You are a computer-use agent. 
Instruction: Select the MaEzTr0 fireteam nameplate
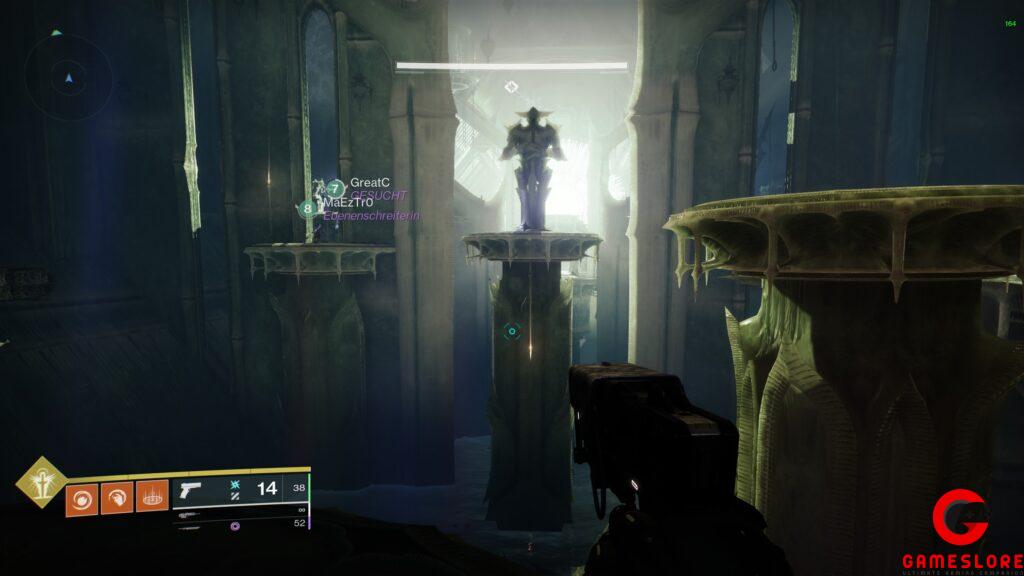pyautogui.click(x=346, y=203)
